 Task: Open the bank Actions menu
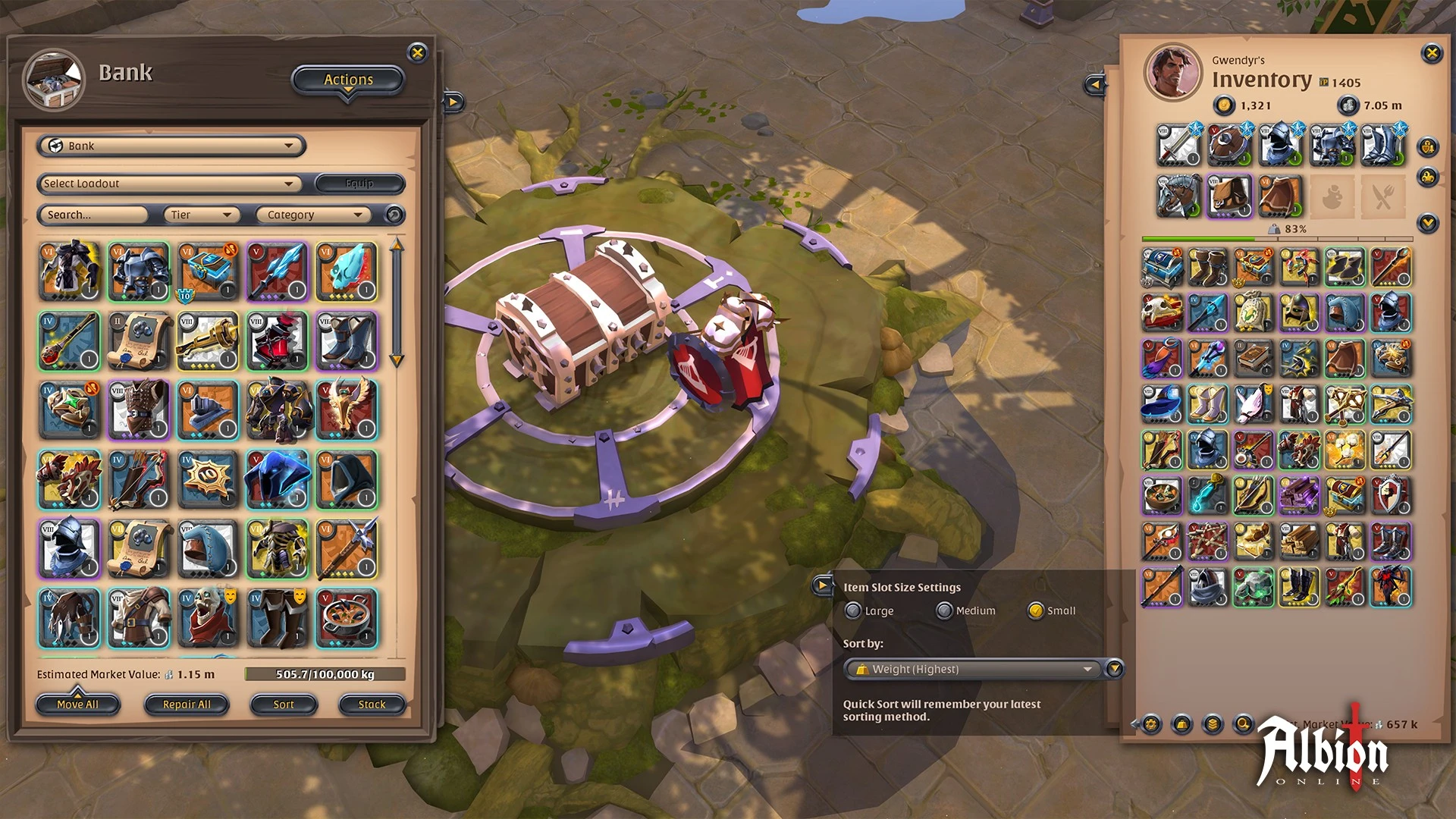pyautogui.click(x=348, y=80)
